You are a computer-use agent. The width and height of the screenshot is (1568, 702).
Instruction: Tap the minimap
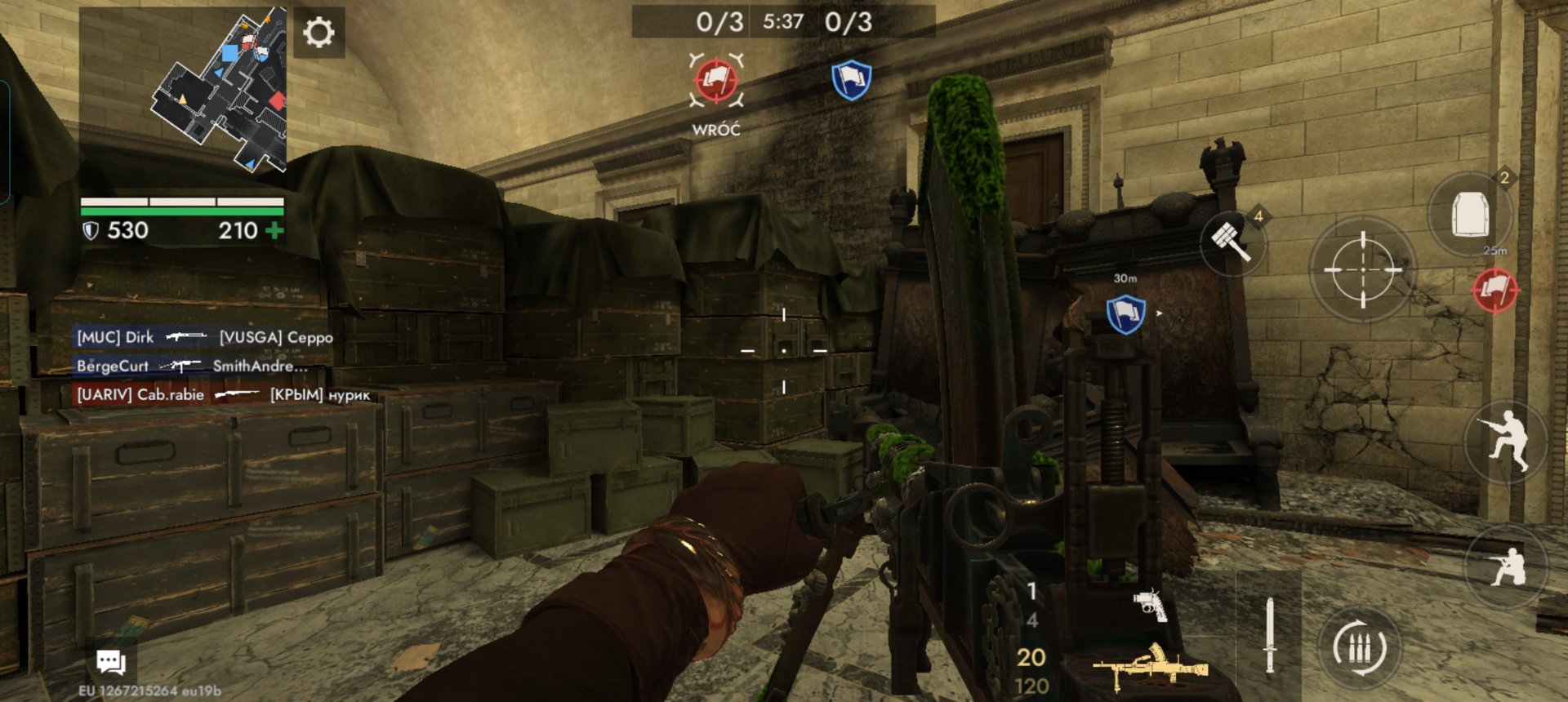click(220, 89)
